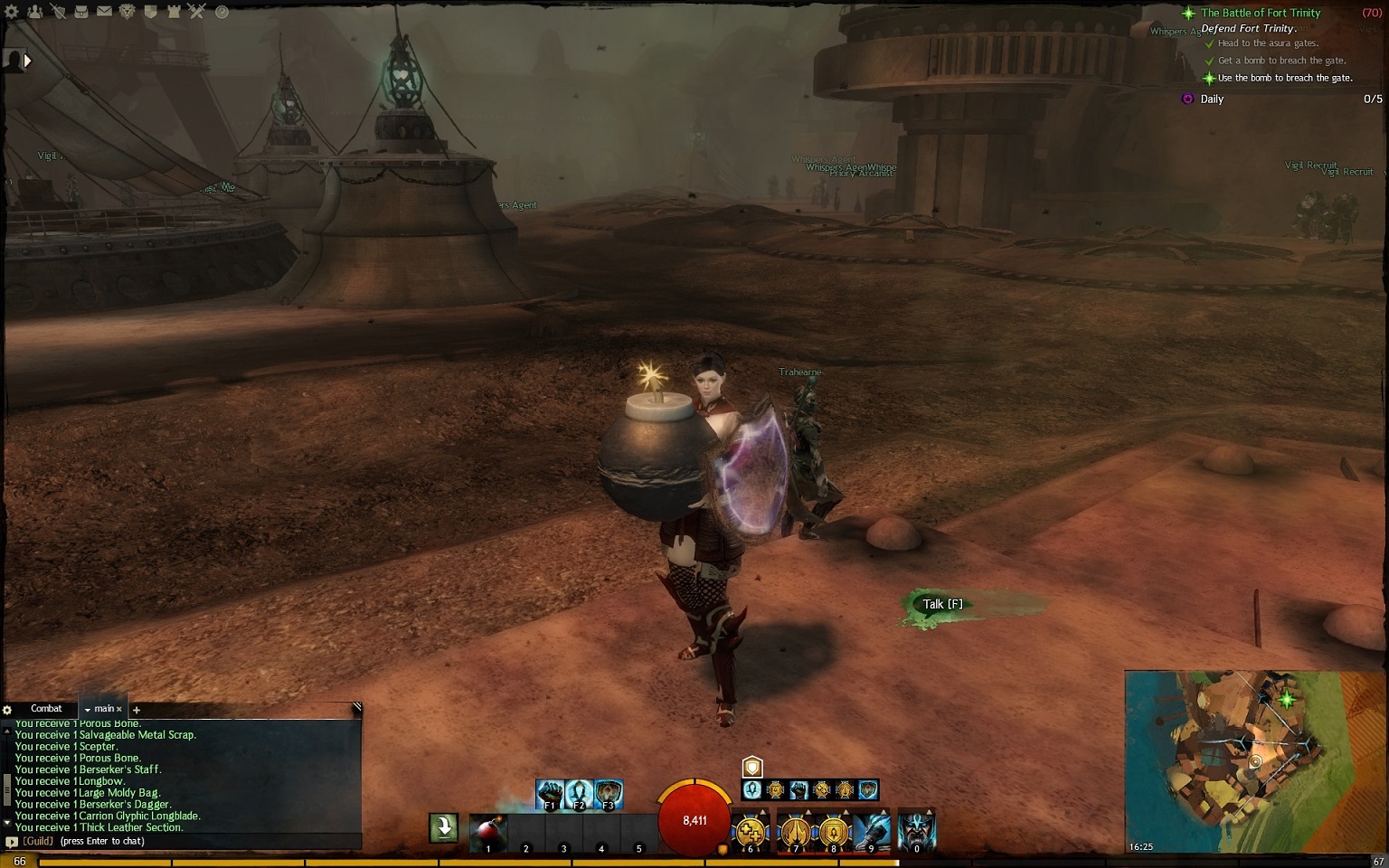Screen dimensions: 1389x868
Task: Use the bomb skill in slot 1
Action: [x=487, y=832]
